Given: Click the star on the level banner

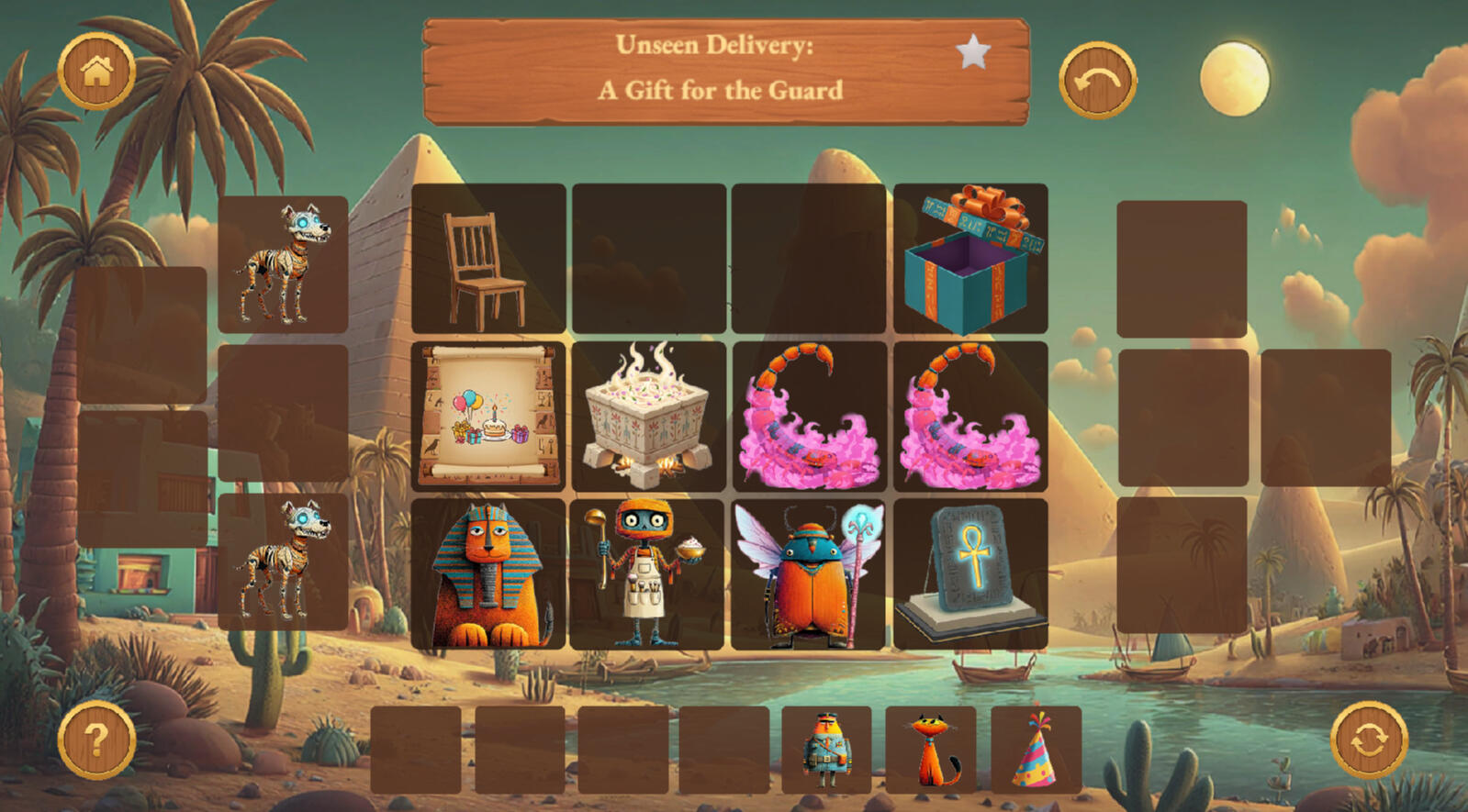Looking at the screenshot, I should tap(973, 52).
